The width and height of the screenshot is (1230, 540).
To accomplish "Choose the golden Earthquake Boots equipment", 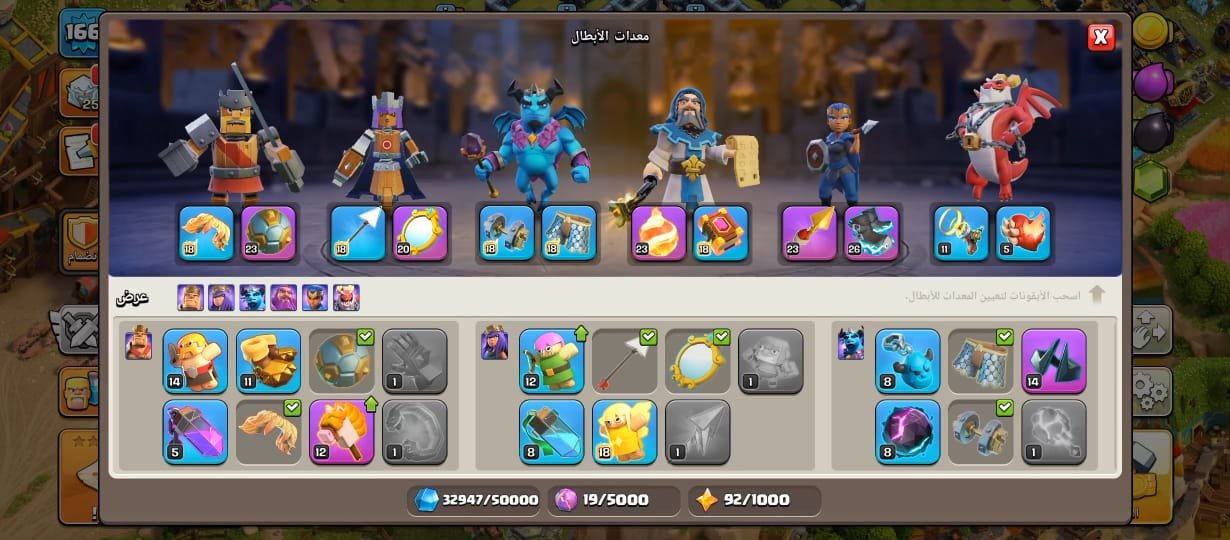I will click(x=268, y=360).
